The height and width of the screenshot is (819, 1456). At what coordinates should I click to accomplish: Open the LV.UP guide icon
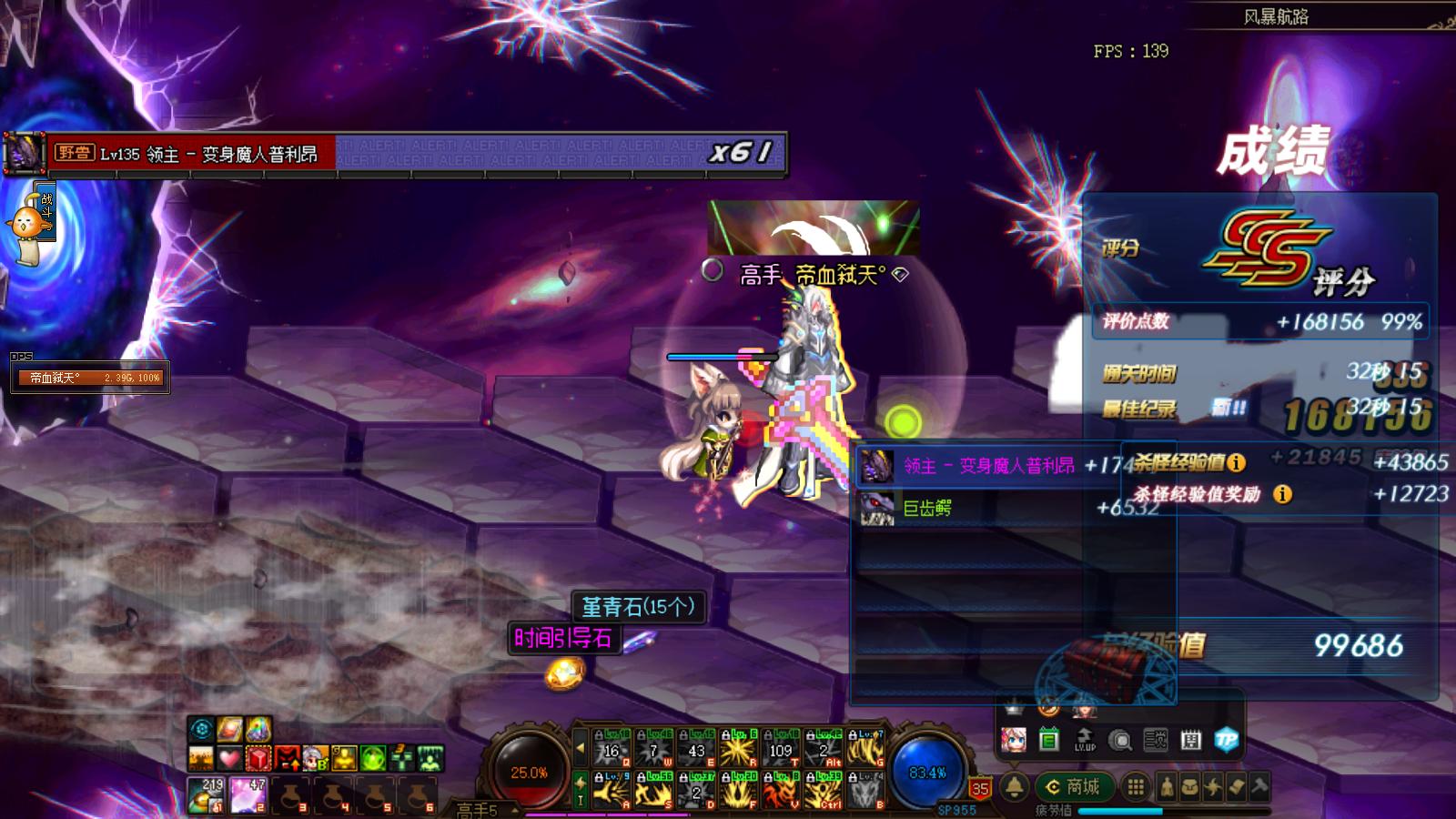click(1084, 740)
